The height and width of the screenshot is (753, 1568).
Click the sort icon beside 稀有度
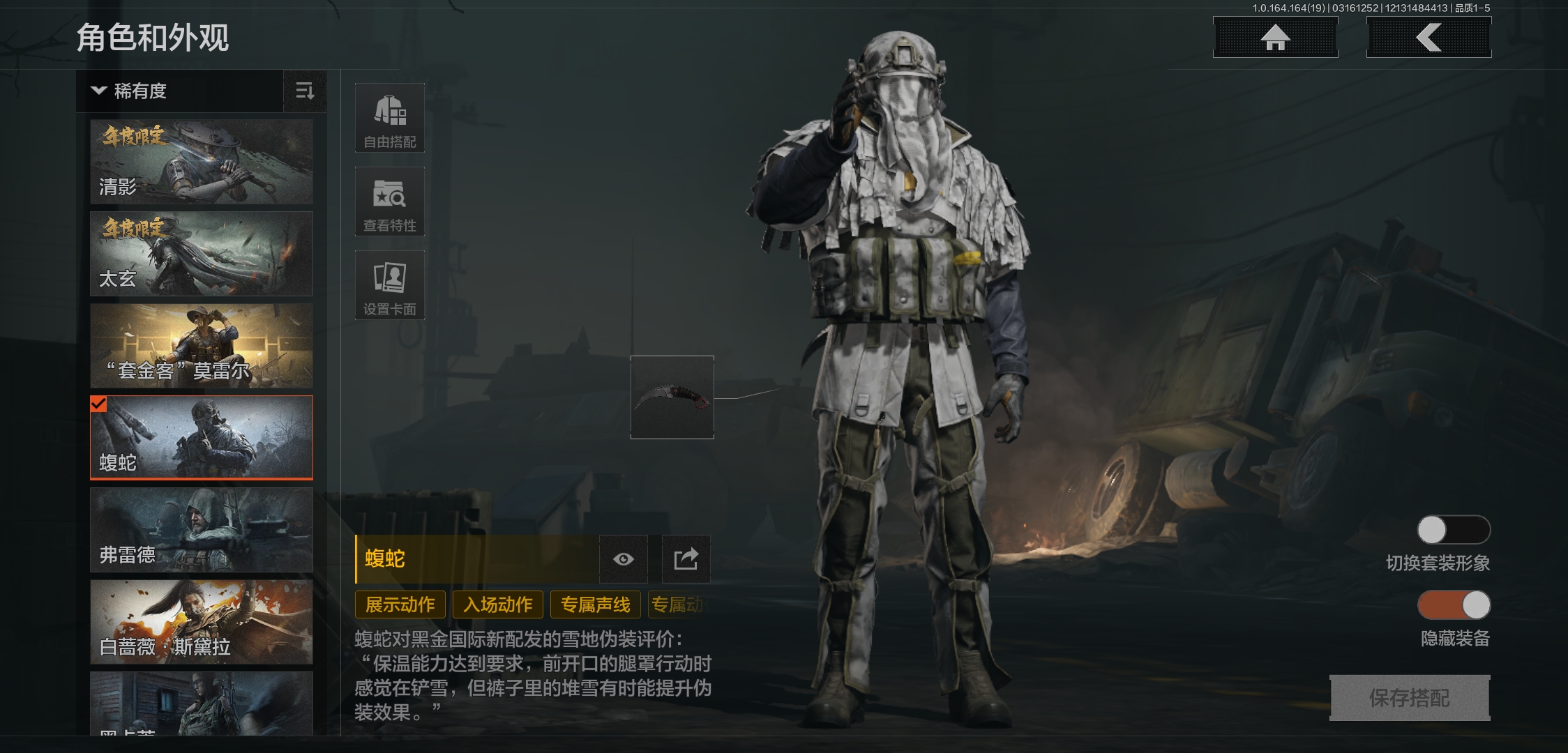click(x=305, y=91)
